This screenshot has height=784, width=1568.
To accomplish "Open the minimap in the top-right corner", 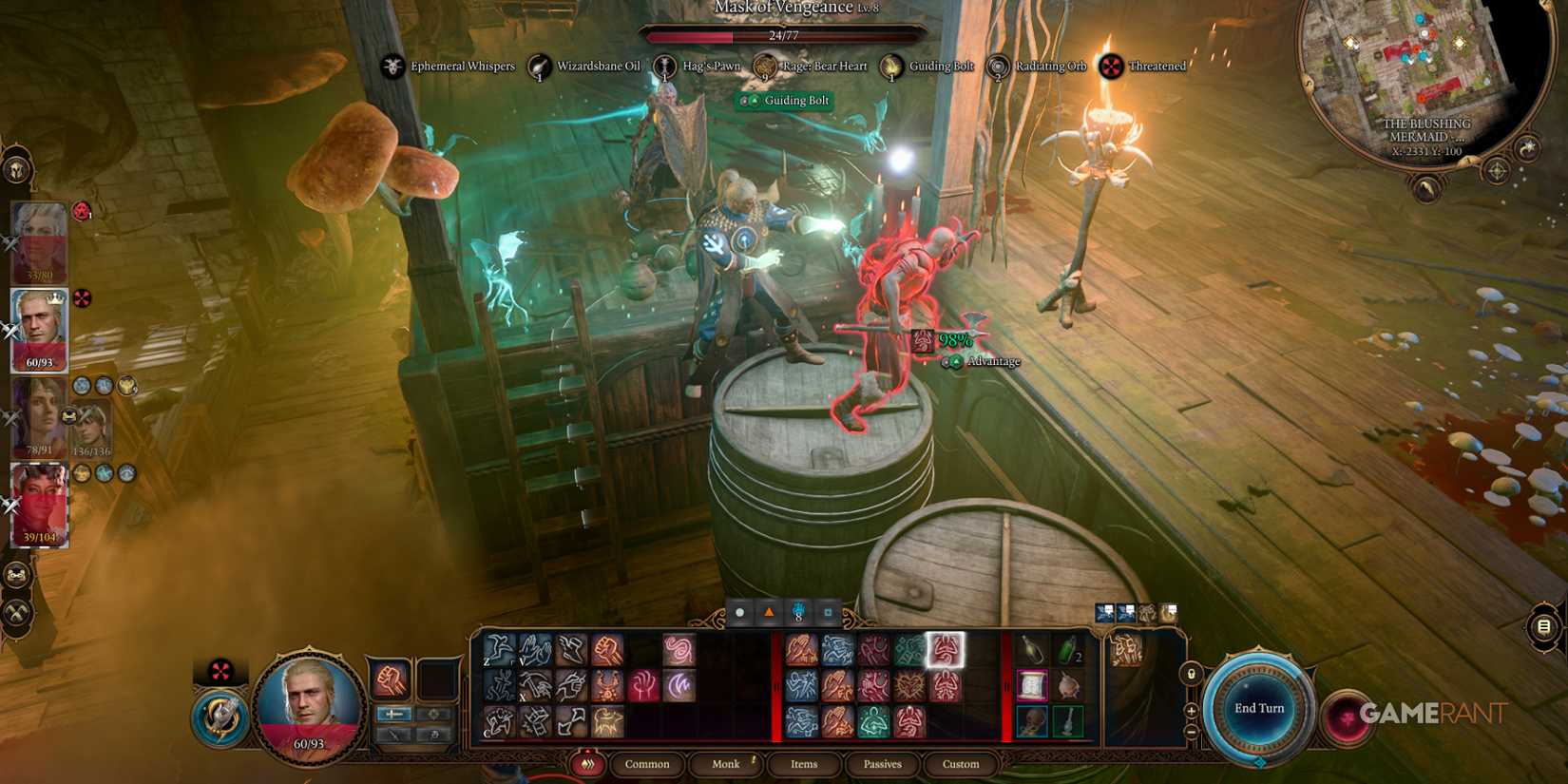I will coord(1423,76).
